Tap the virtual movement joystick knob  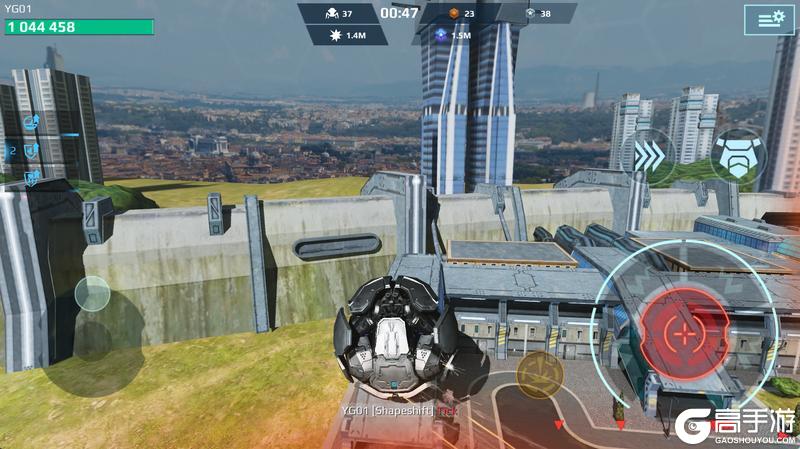coord(93,294)
